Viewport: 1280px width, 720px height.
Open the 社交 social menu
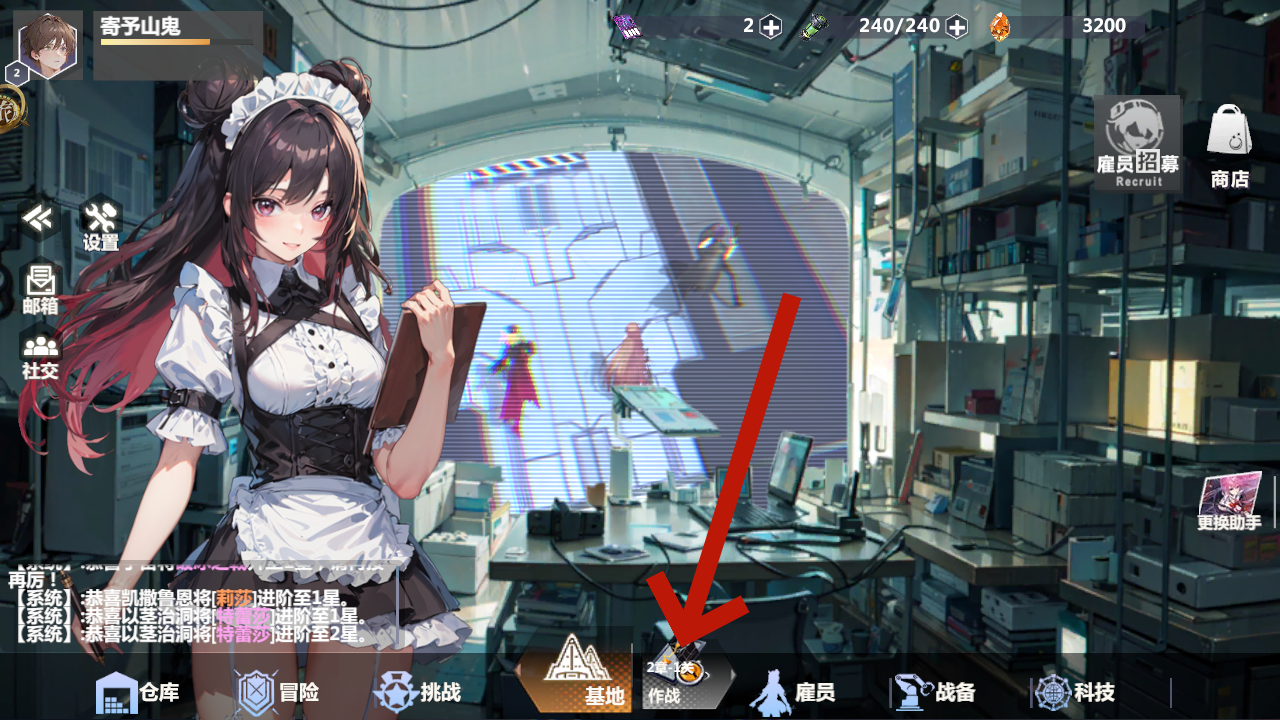point(40,356)
